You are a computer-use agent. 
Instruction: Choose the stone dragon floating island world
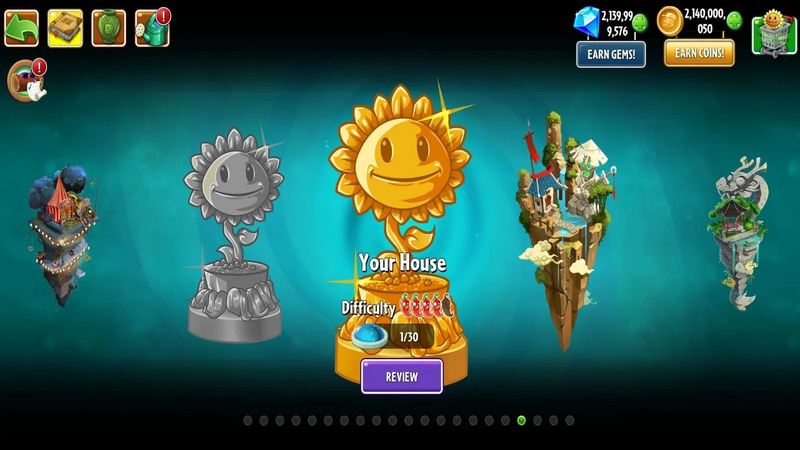[741, 230]
